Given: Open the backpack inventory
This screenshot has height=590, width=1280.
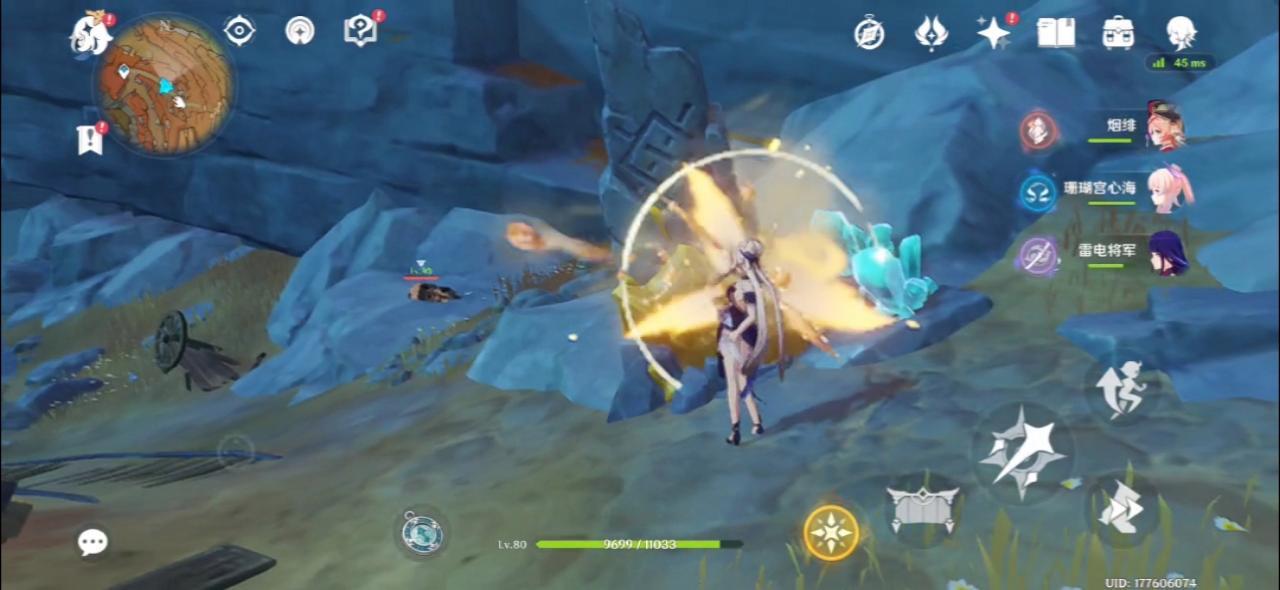Looking at the screenshot, I should click(1118, 33).
